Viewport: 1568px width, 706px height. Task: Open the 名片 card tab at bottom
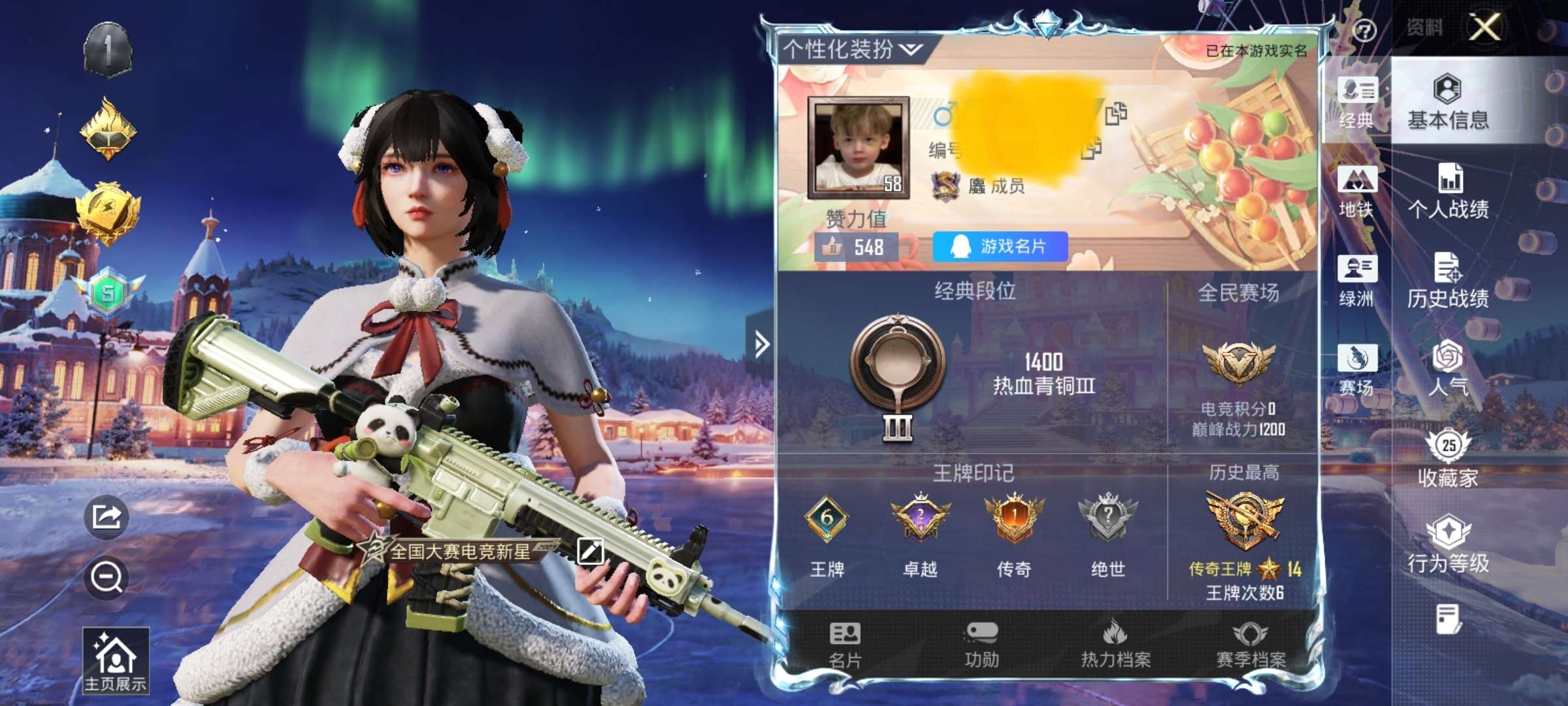pyautogui.click(x=845, y=645)
